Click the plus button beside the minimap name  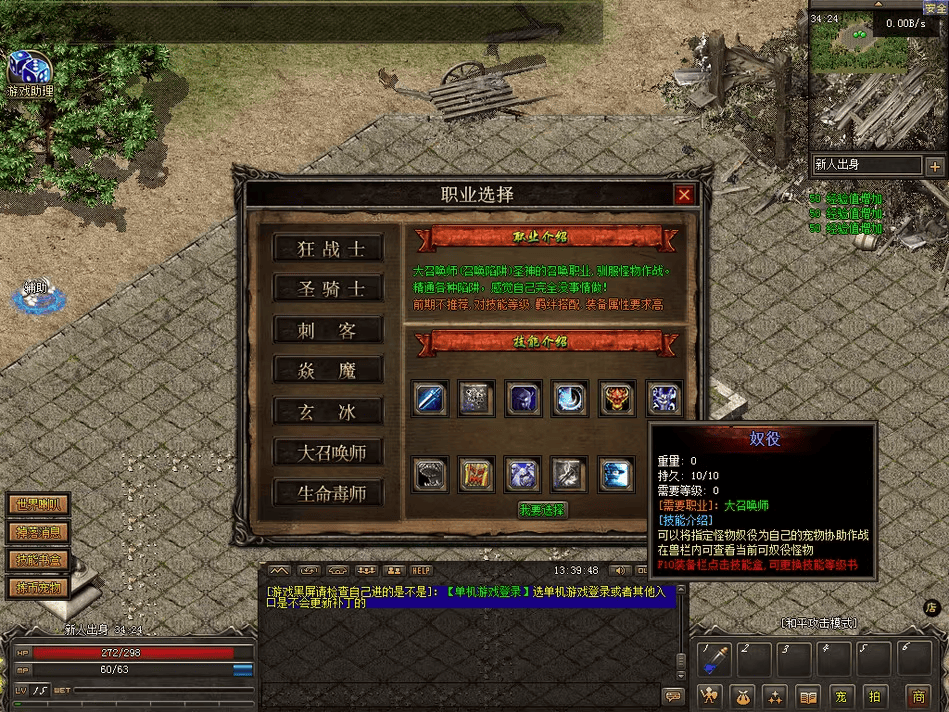click(935, 166)
